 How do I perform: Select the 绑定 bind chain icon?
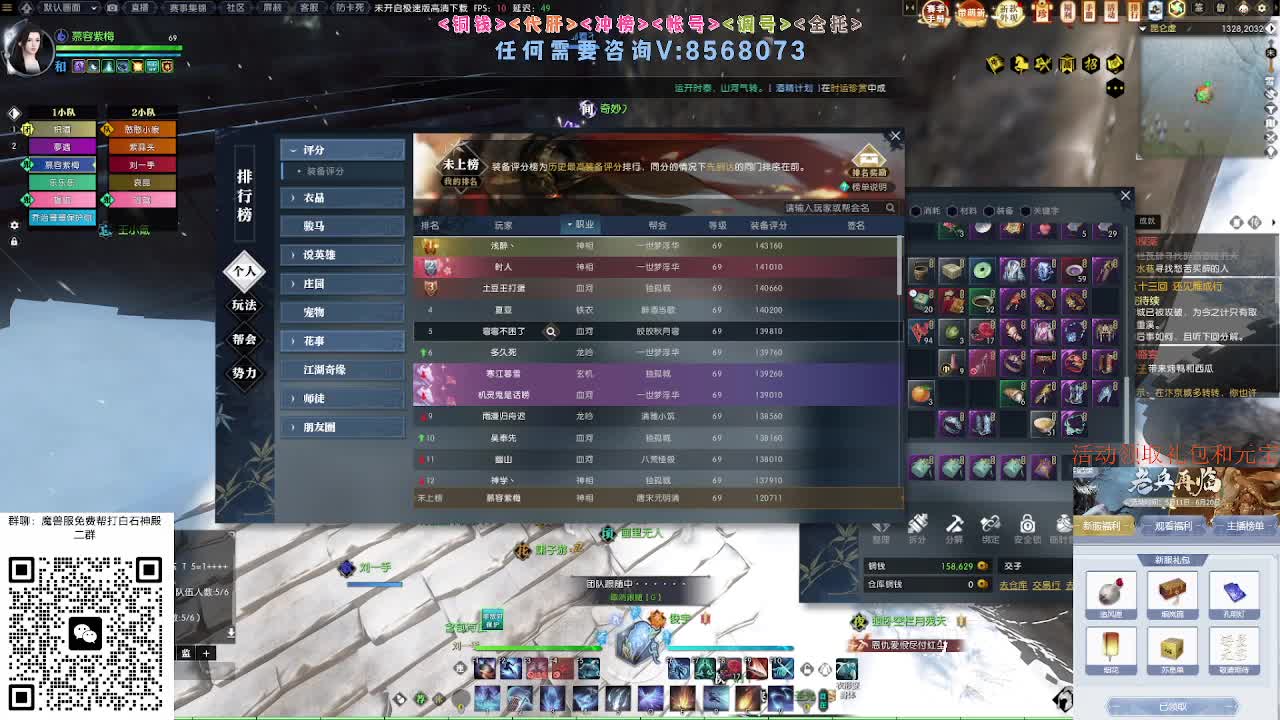point(991,527)
